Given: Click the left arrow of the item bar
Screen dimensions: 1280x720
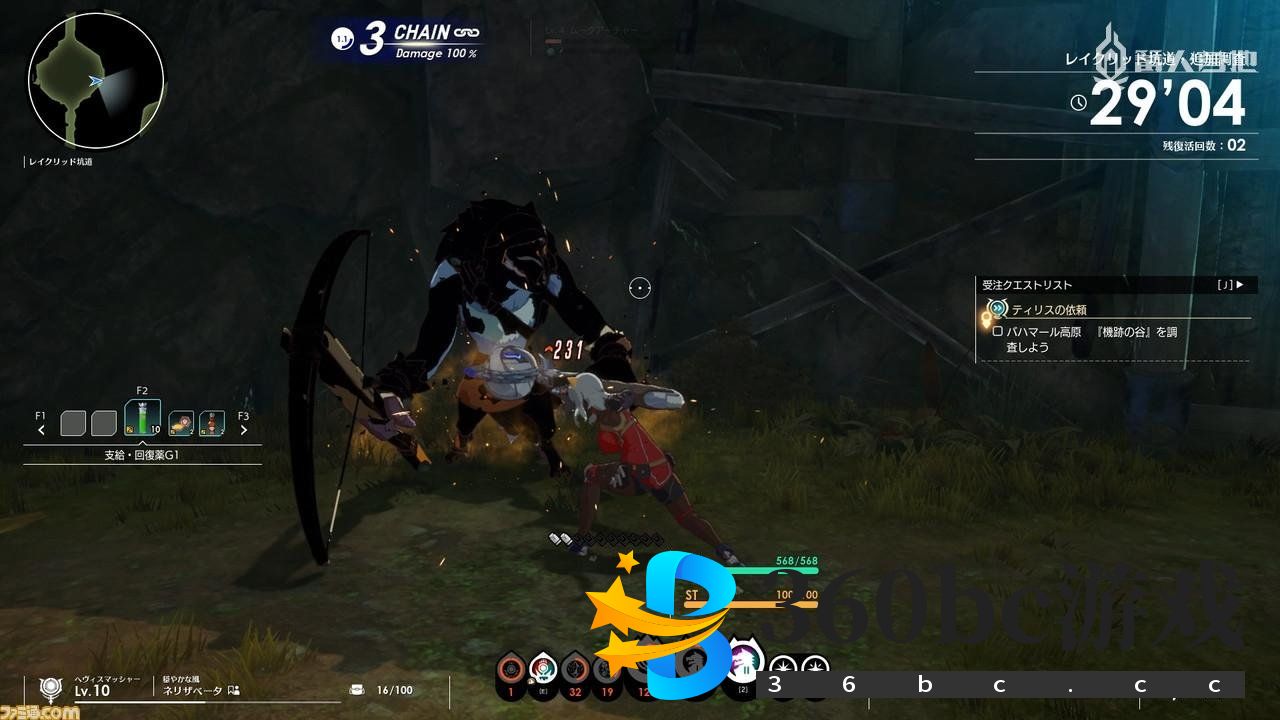Looking at the screenshot, I should tap(42, 430).
